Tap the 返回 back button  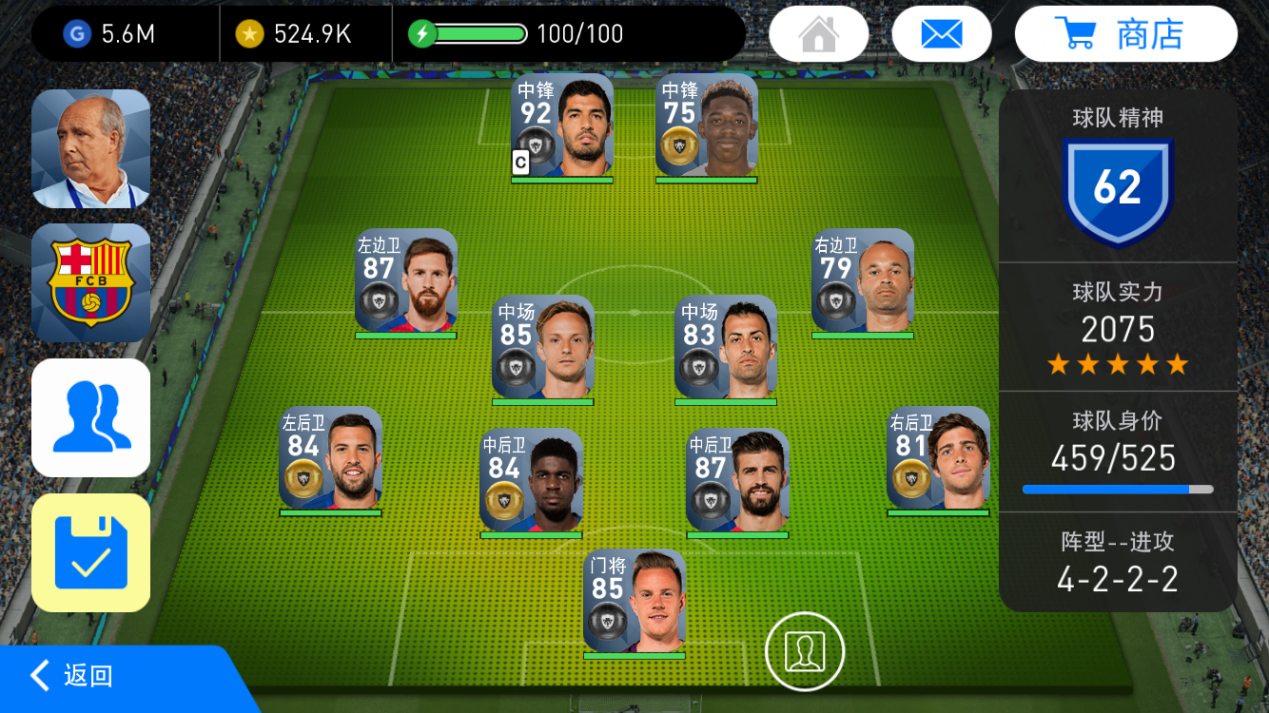coord(72,676)
